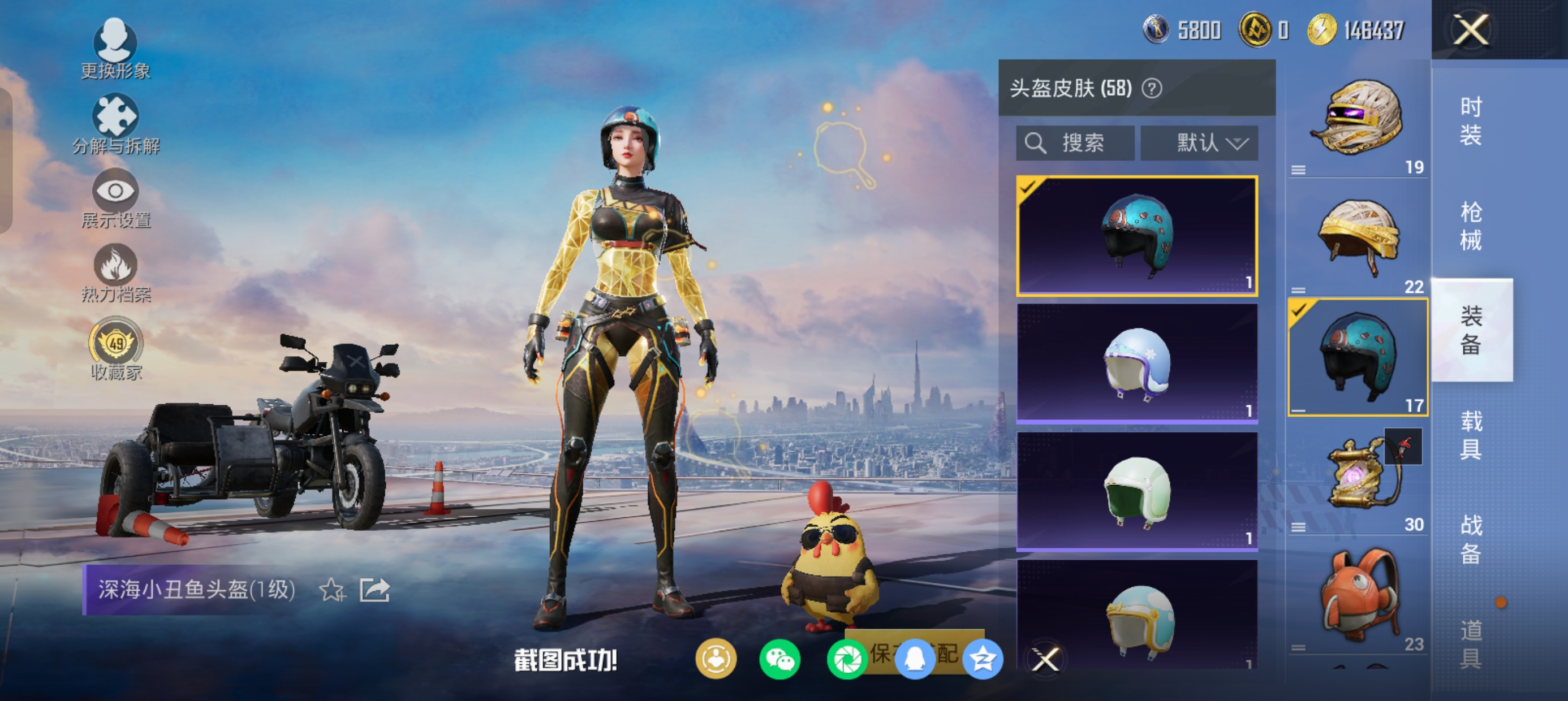Share the 深海小丑鱼头盔 skin

coord(374,590)
